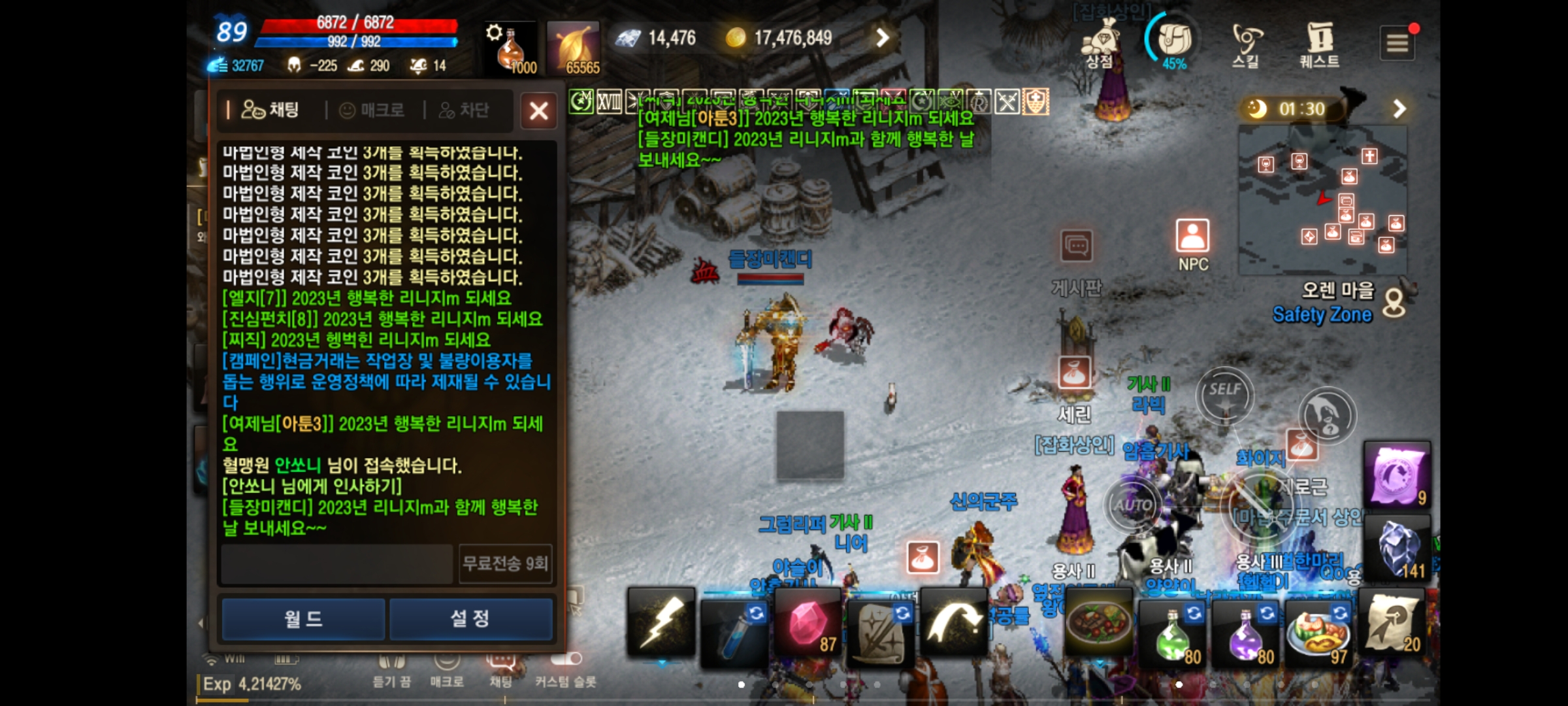1568x706 pixels.
Task: Close the chat window
Action: (x=538, y=110)
